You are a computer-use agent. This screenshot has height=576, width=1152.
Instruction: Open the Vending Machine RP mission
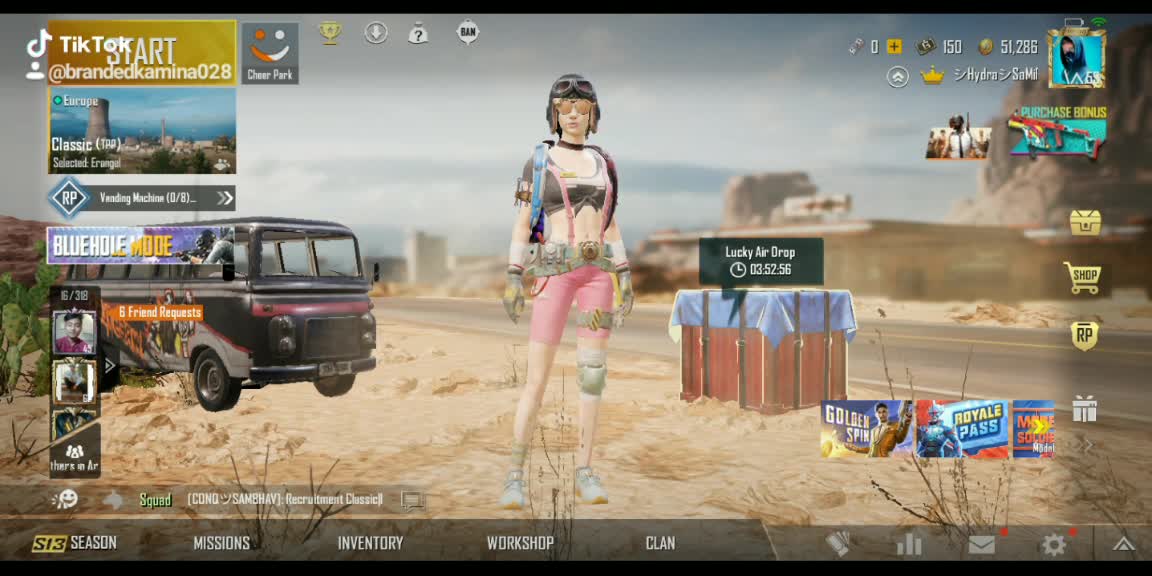(x=142, y=198)
